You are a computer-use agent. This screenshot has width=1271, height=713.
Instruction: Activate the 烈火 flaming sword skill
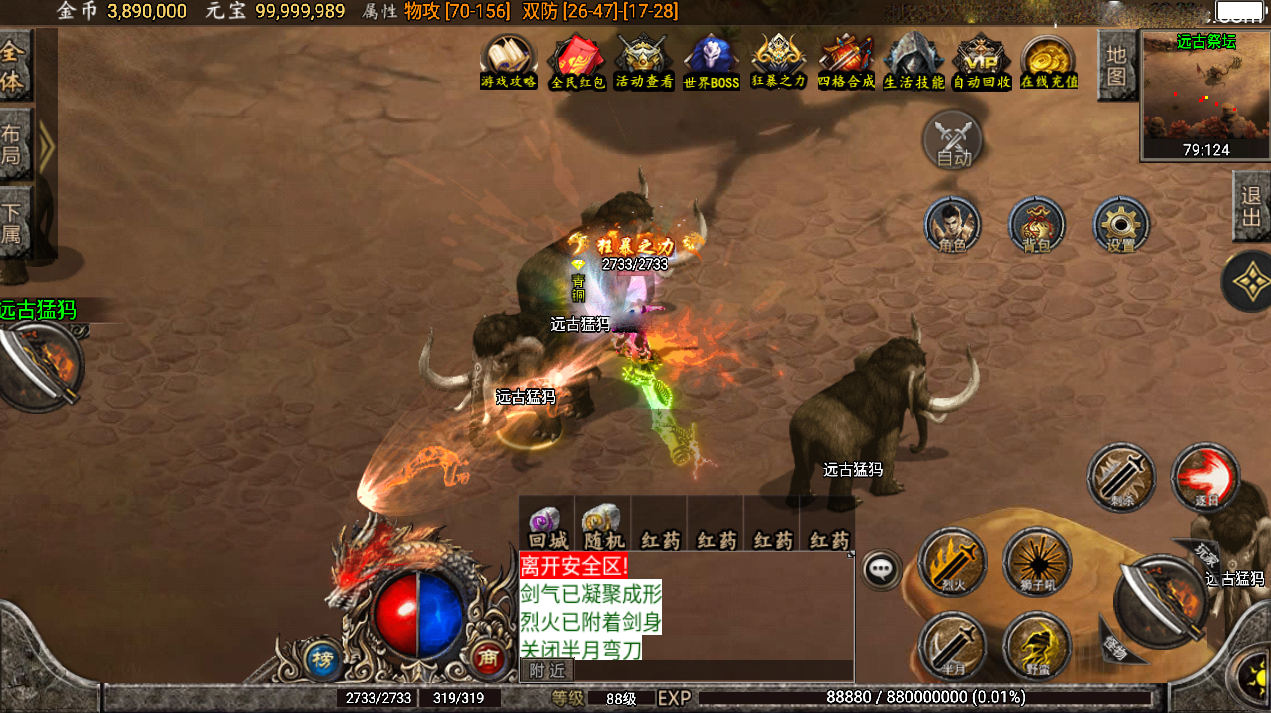click(x=951, y=562)
